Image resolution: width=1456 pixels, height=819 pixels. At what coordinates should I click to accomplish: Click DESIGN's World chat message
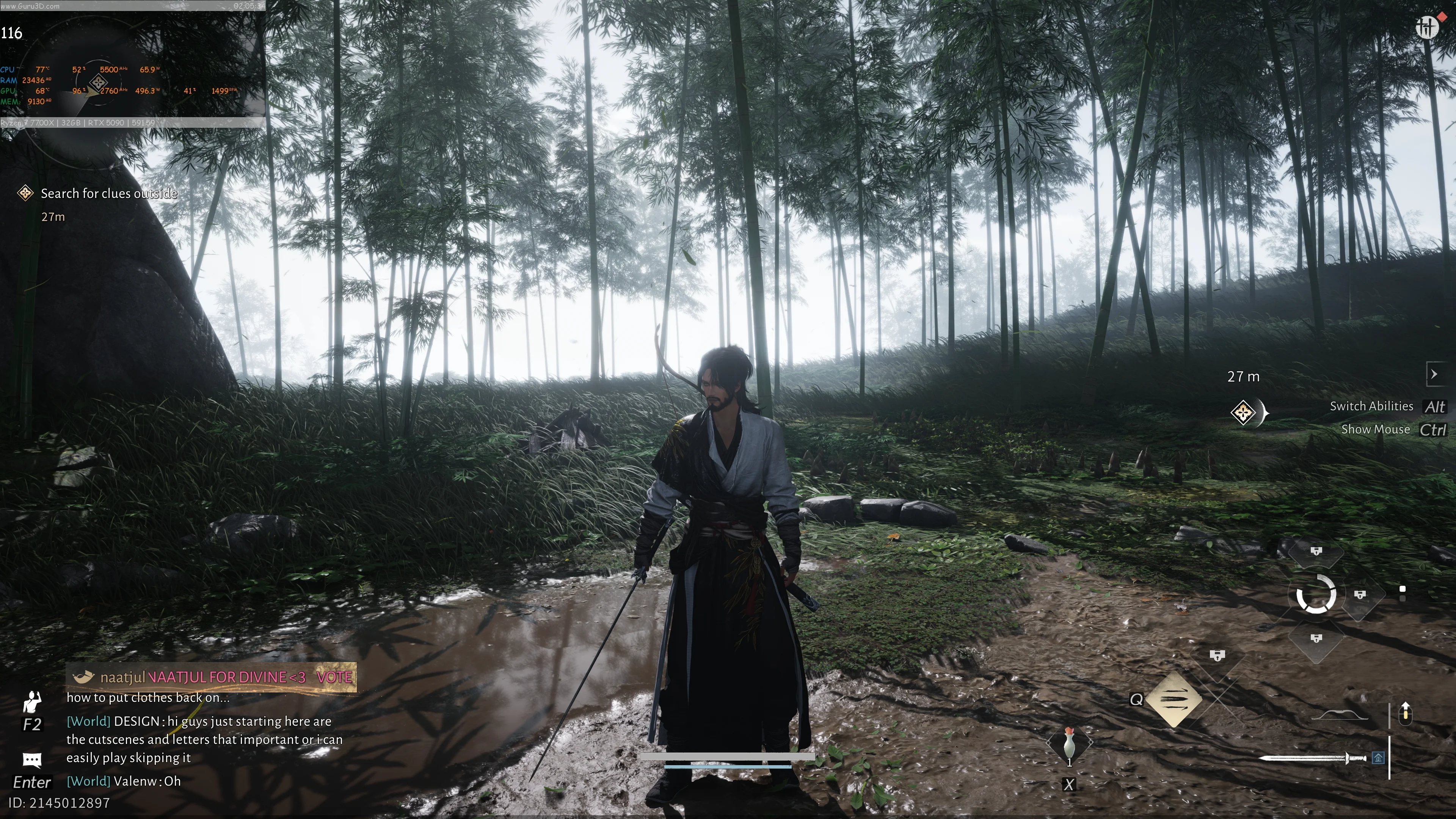pyautogui.click(x=204, y=739)
